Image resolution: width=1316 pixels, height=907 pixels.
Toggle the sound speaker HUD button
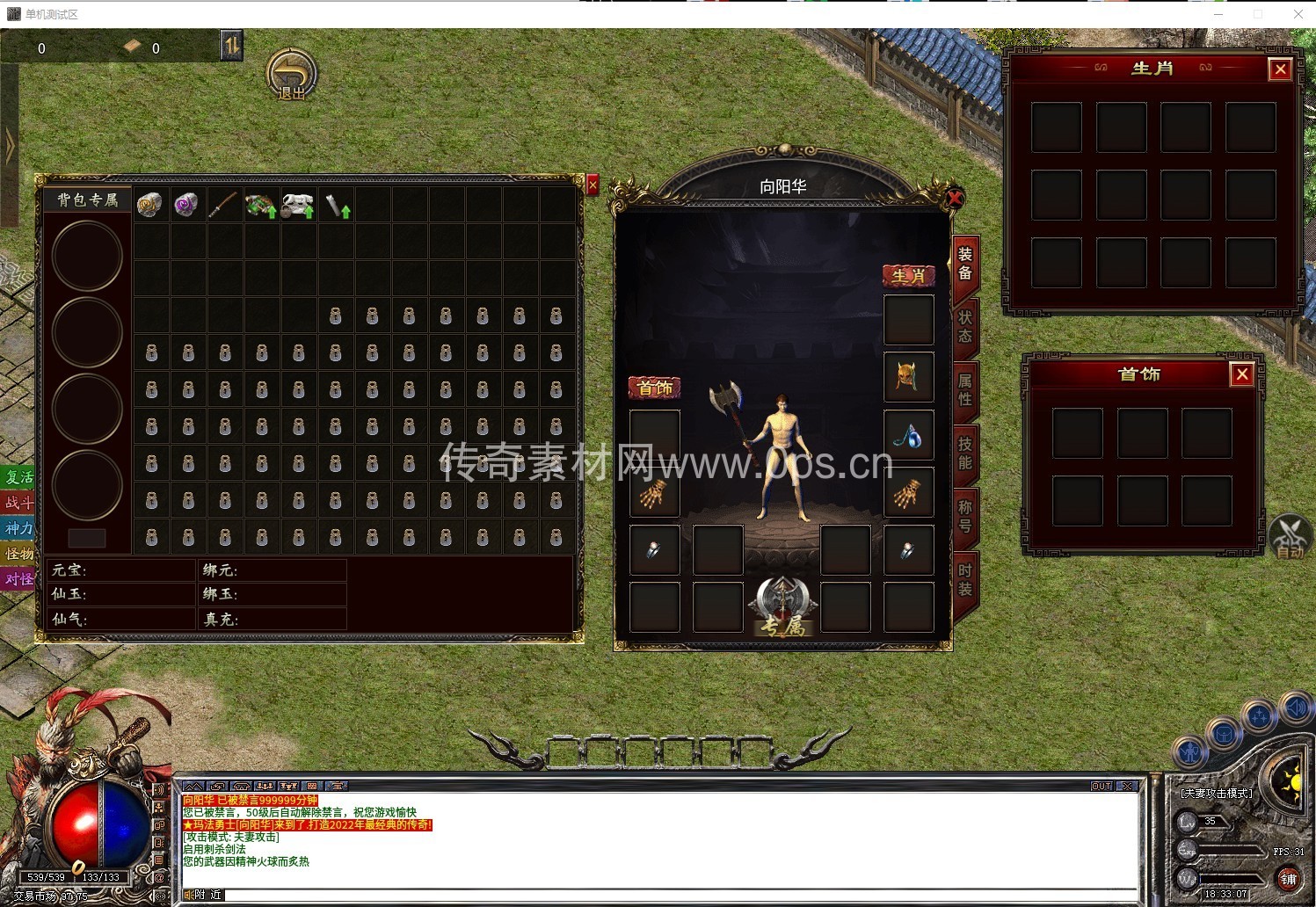coord(1296,708)
